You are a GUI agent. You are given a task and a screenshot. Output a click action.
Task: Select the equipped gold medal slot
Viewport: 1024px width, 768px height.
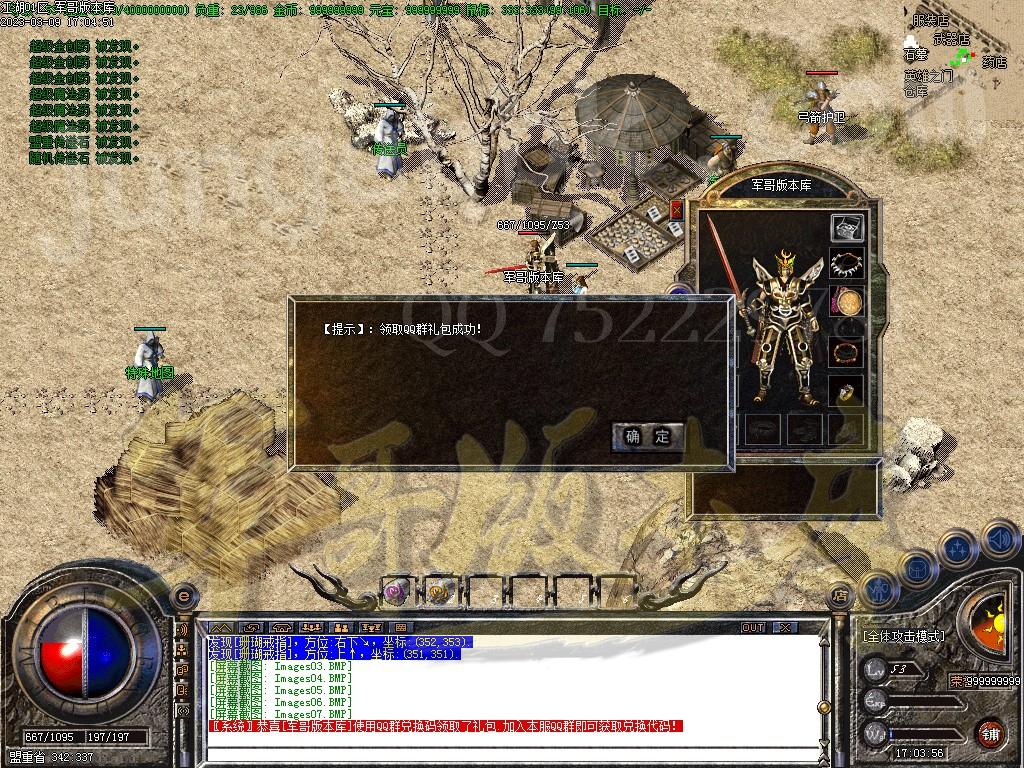point(848,301)
